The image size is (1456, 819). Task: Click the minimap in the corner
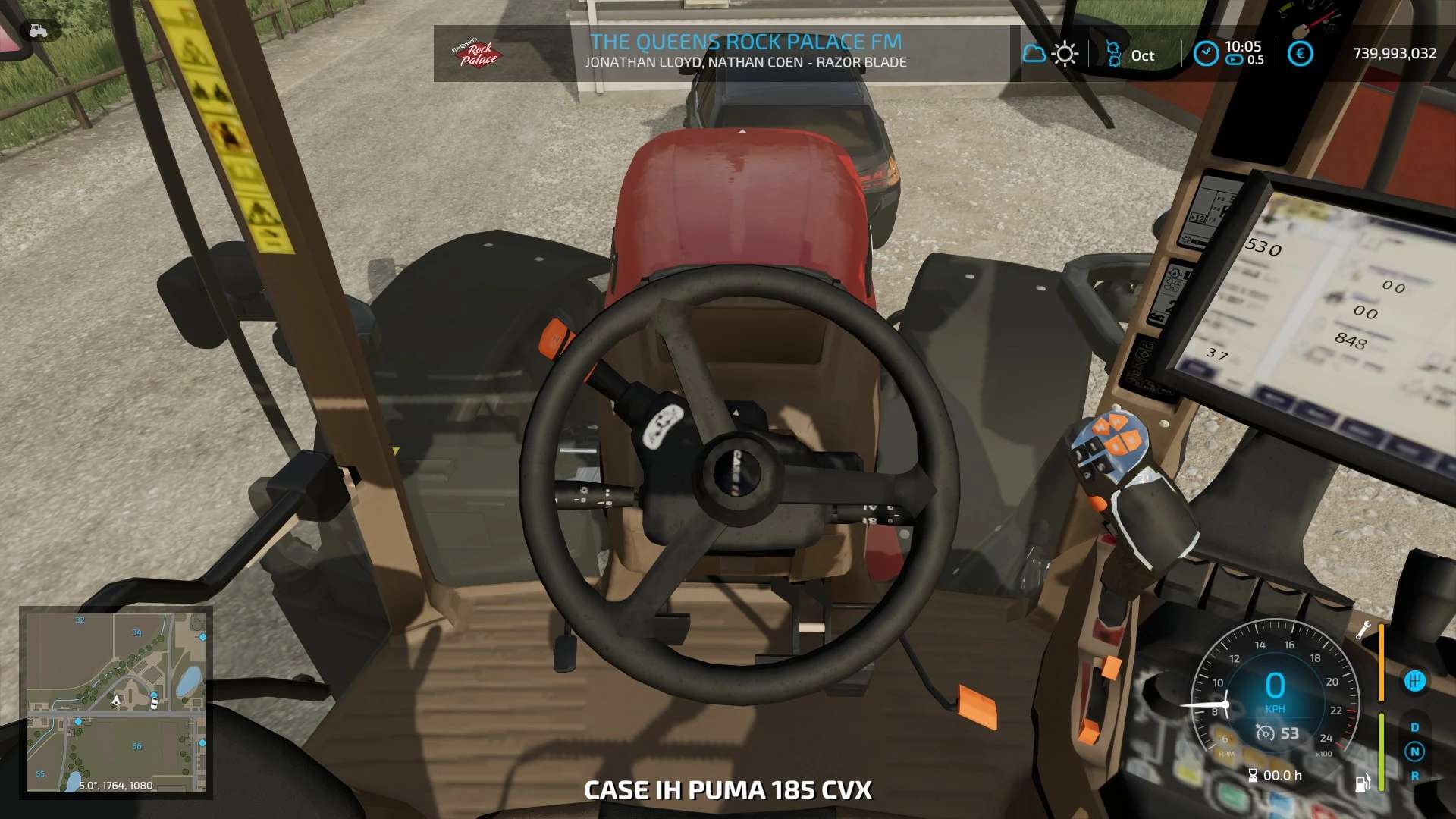tap(116, 702)
